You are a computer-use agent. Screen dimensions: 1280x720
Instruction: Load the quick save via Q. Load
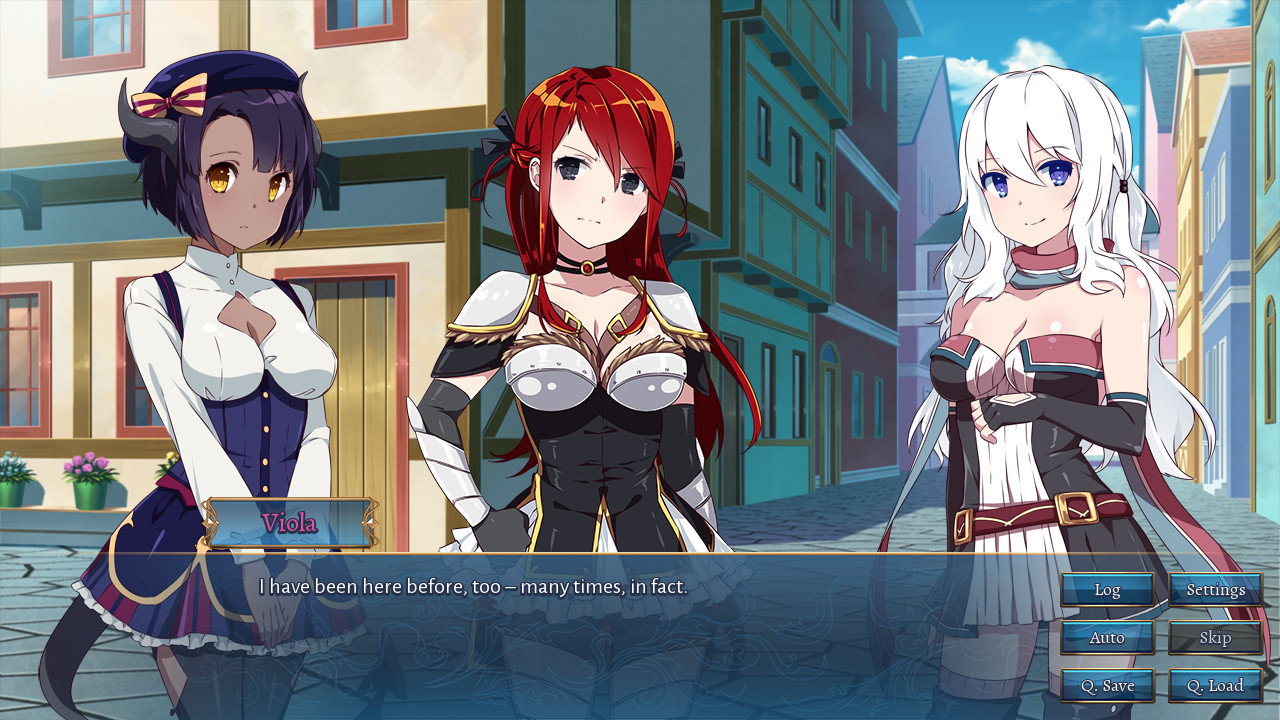click(1215, 685)
